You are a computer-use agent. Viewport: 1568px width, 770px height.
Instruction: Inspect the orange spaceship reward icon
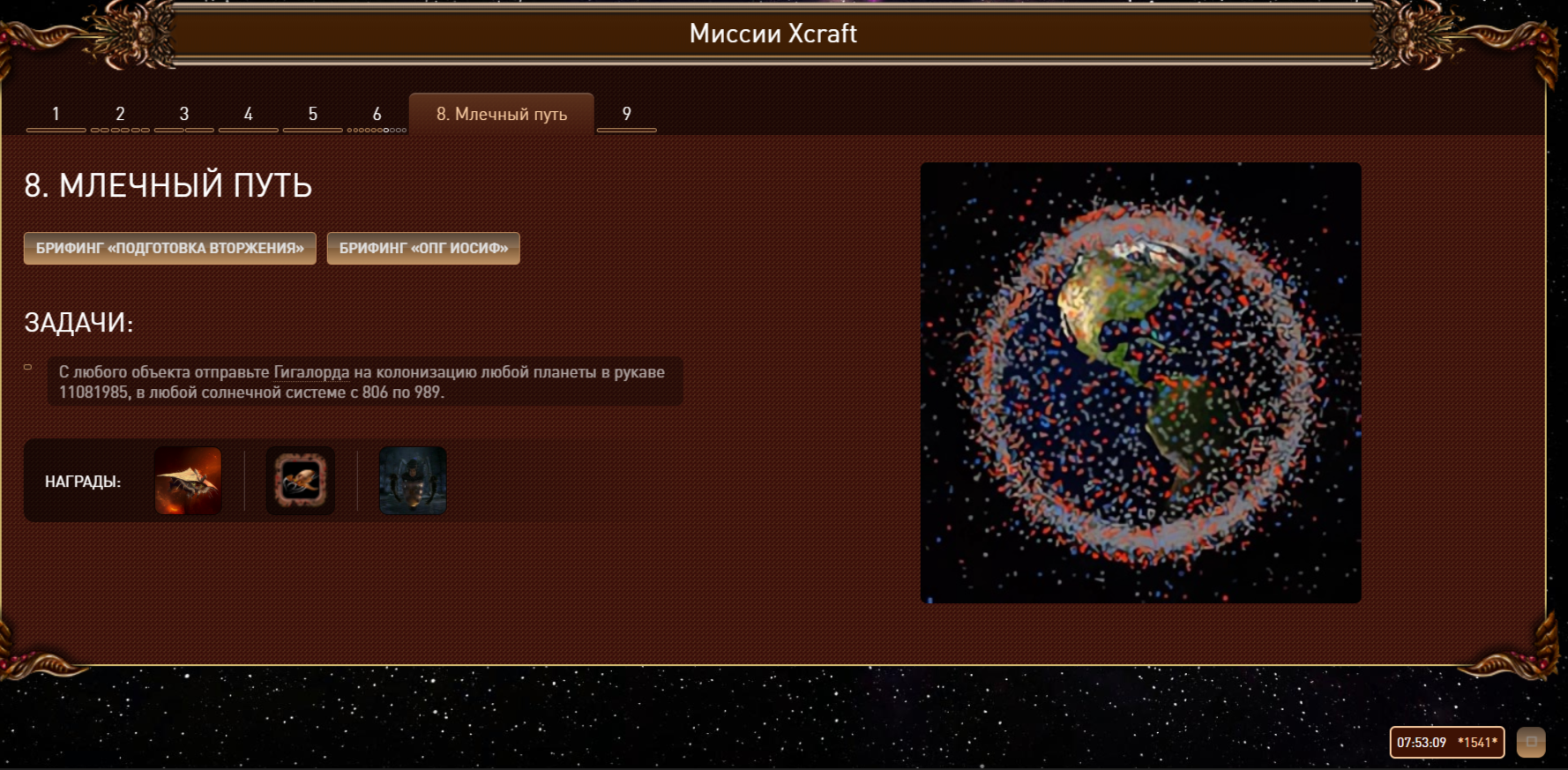tap(188, 481)
